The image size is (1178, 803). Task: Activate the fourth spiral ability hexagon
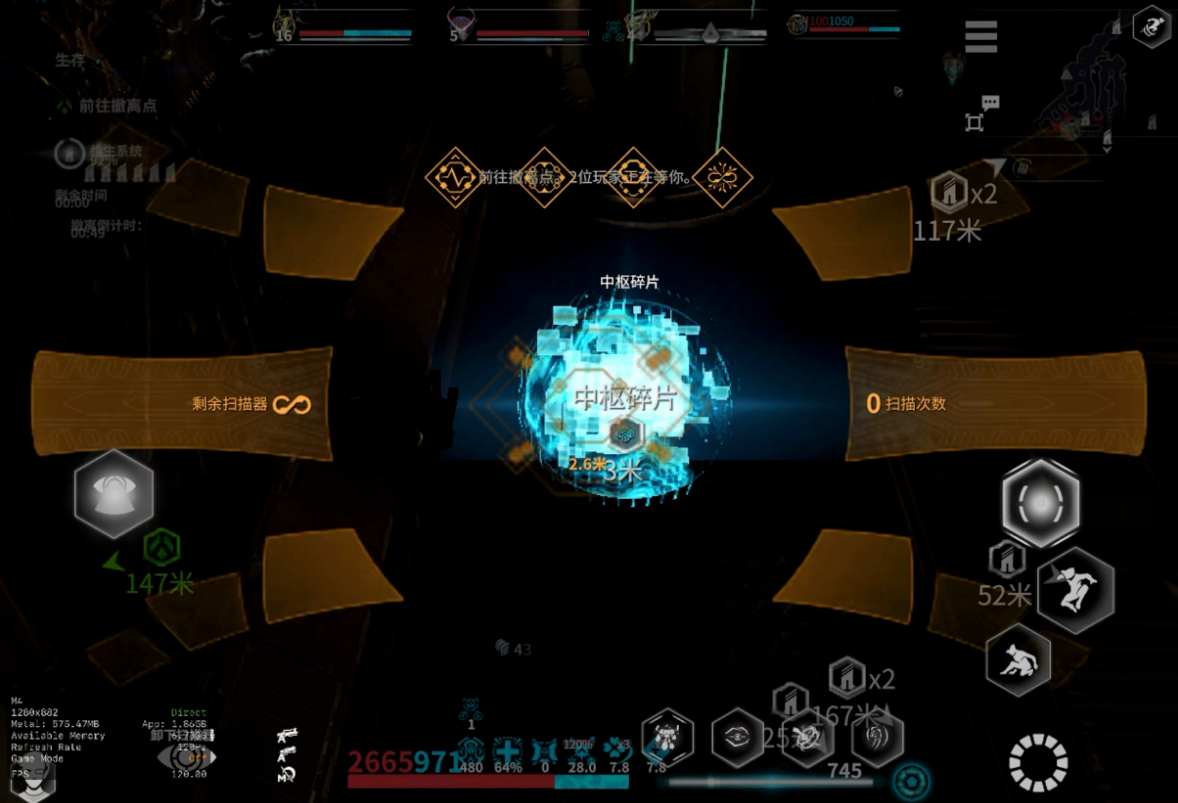[x=877, y=738]
